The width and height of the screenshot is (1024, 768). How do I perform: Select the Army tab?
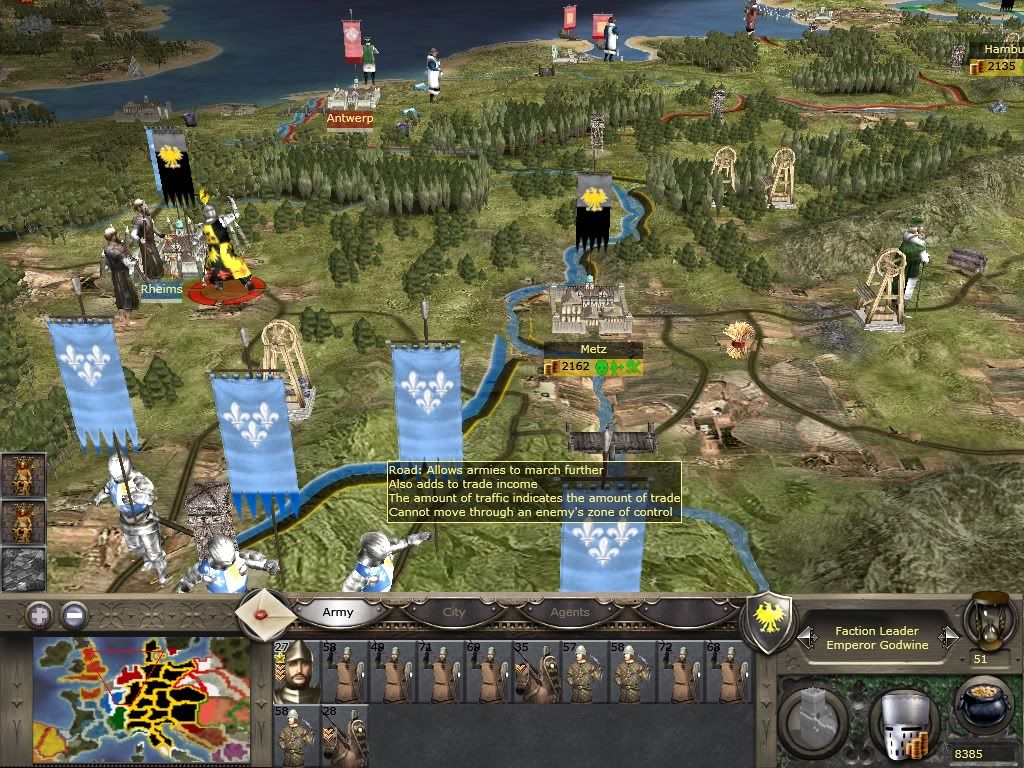tap(337, 612)
